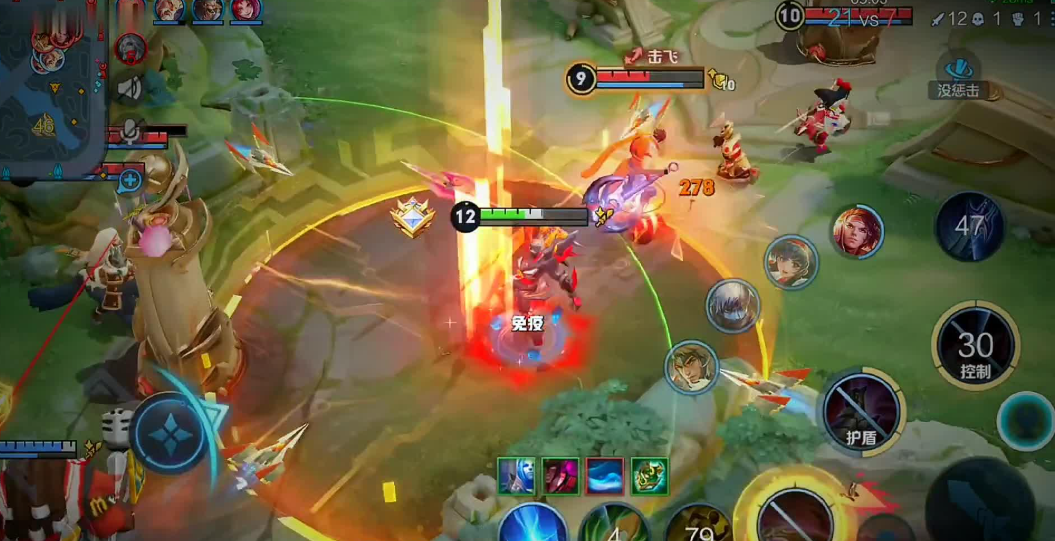Select the green jade buff icon
The width and height of the screenshot is (1055, 541).
point(649,476)
